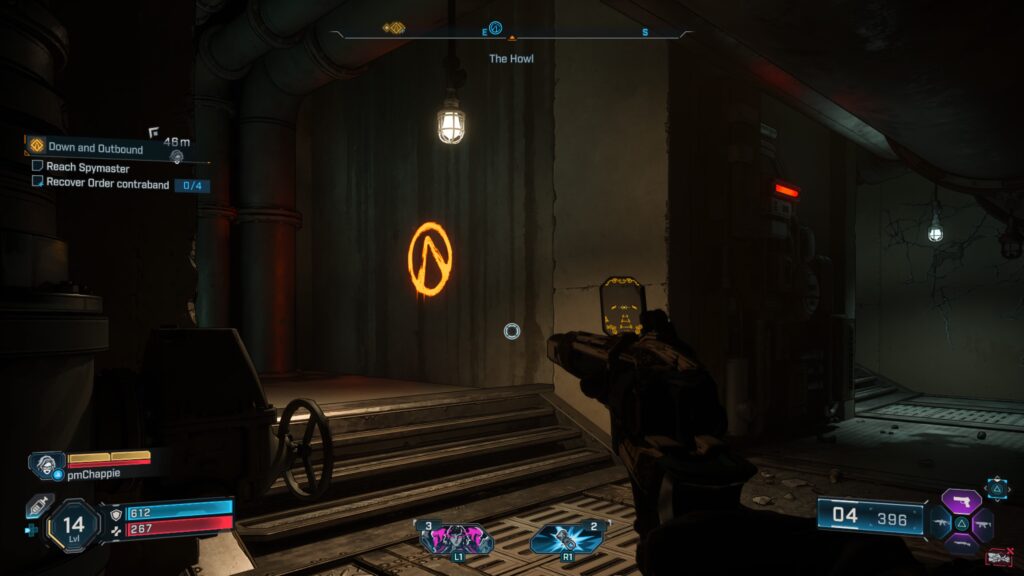
Task: Click the orange quest marker on the compass
Action: 393,29
